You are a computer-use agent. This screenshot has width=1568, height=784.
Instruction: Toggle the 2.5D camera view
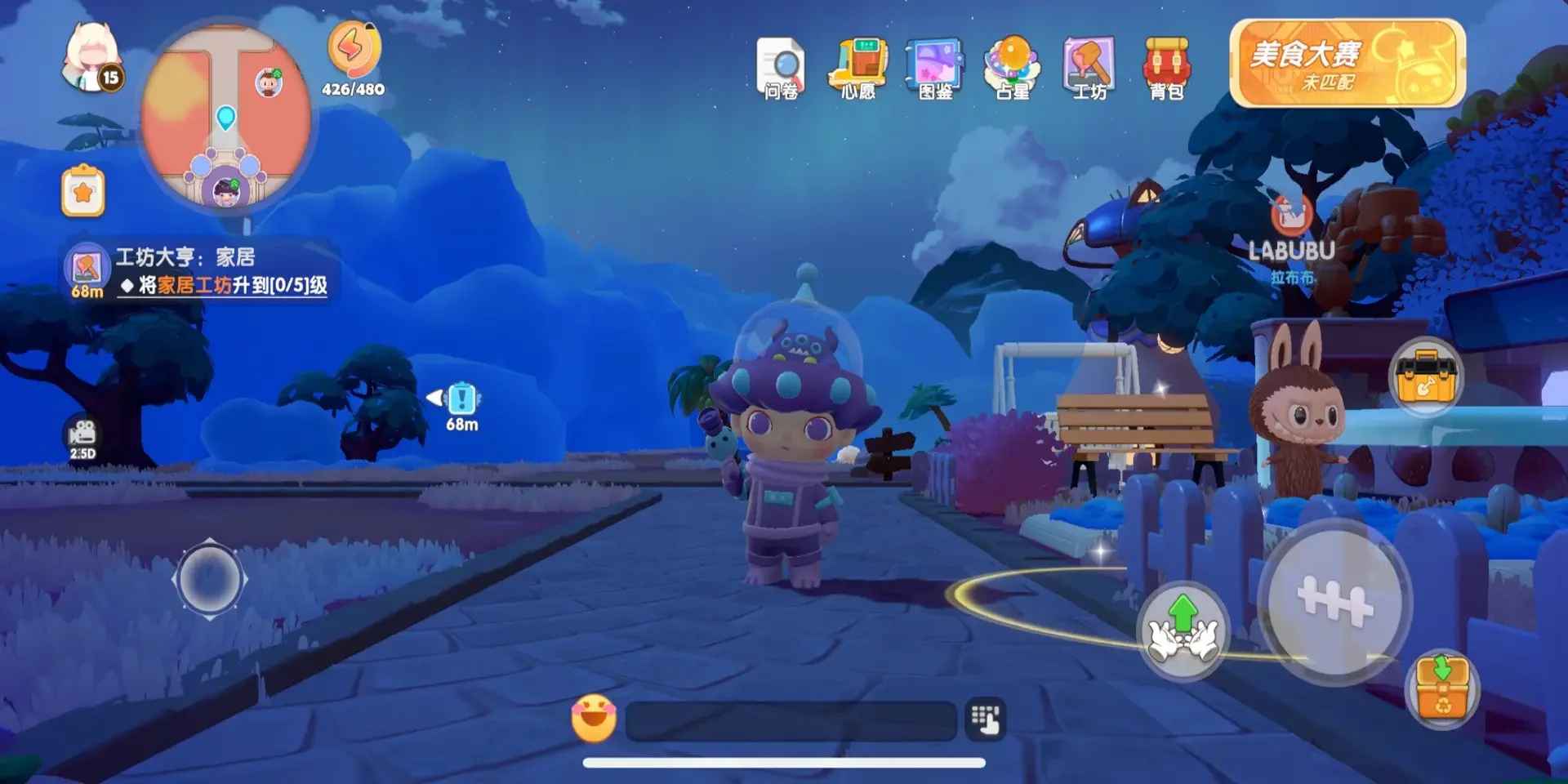[x=82, y=438]
